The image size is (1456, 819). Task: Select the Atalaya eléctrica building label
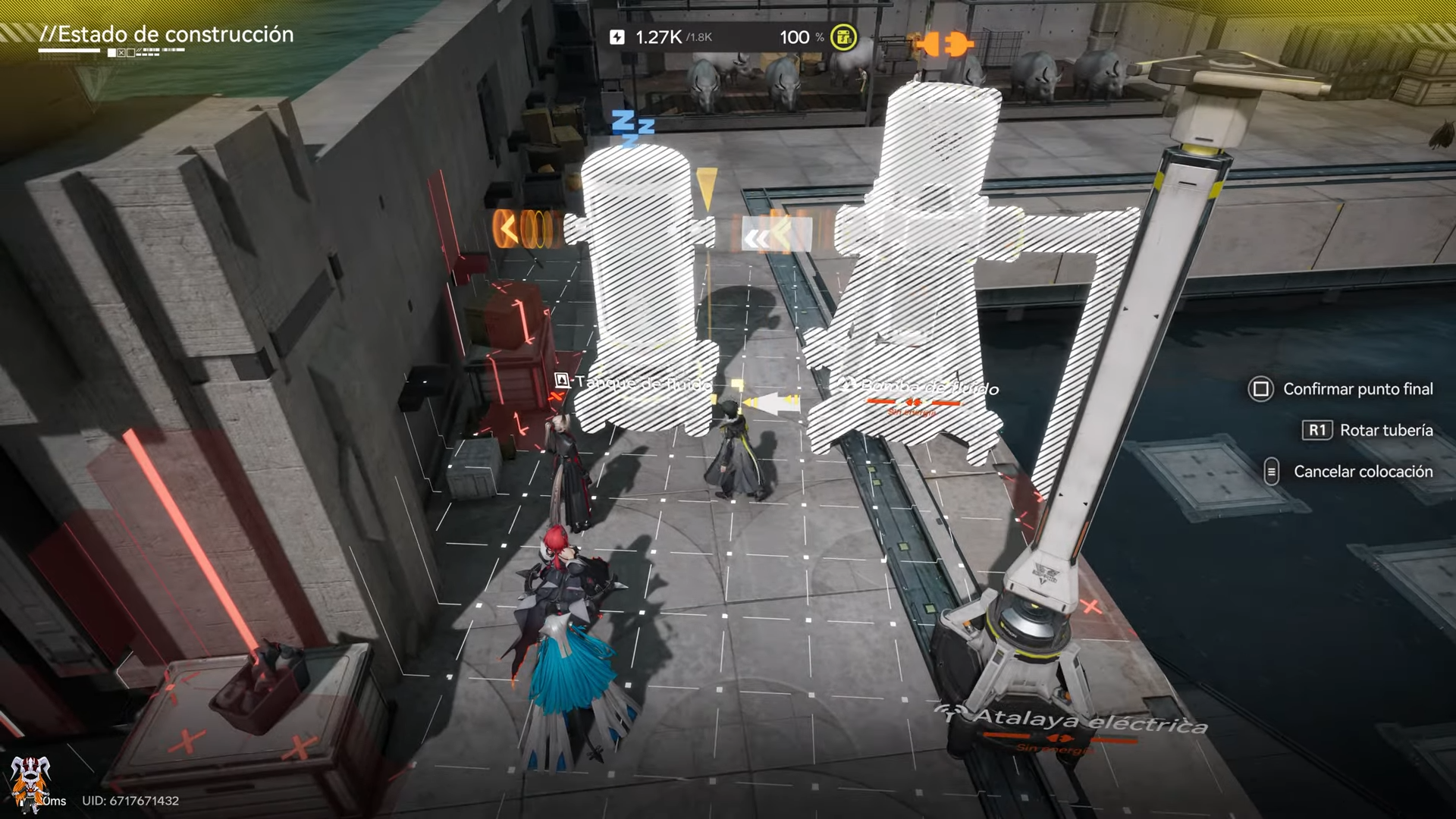[x=1089, y=720]
